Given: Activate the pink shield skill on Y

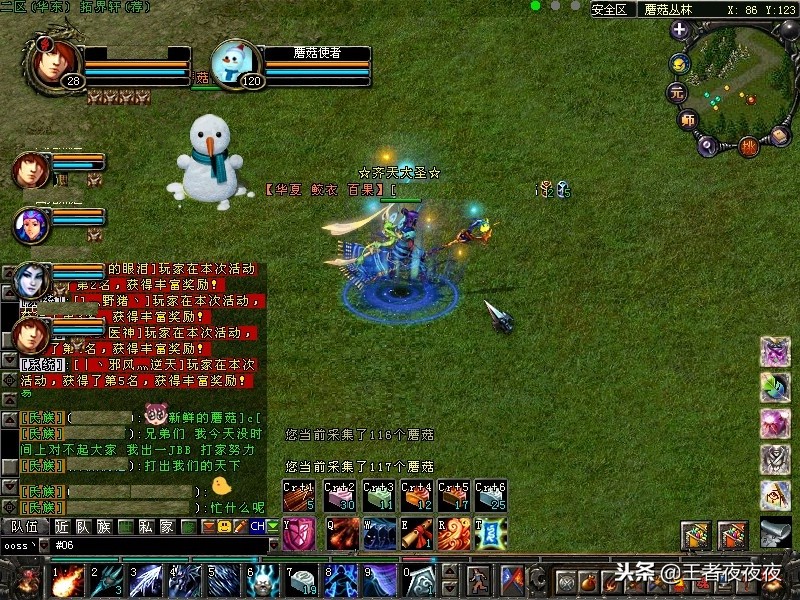Looking at the screenshot, I should (300, 534).
